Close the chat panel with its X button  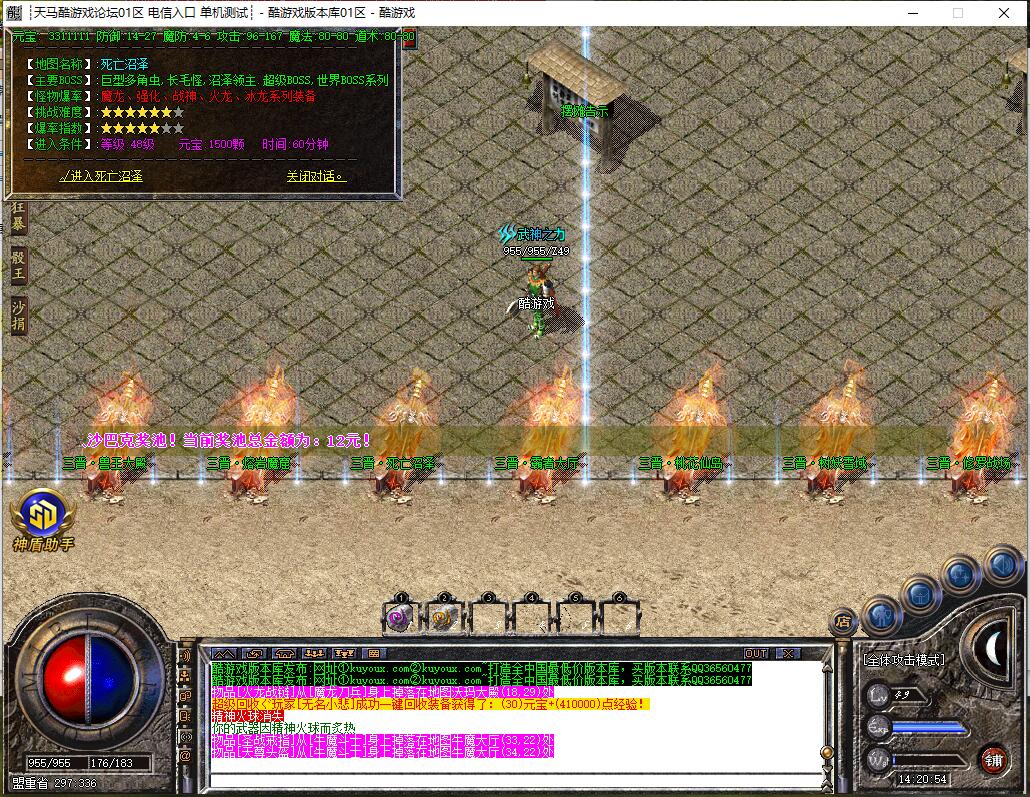pyautogui.click(x=789, y=654)
